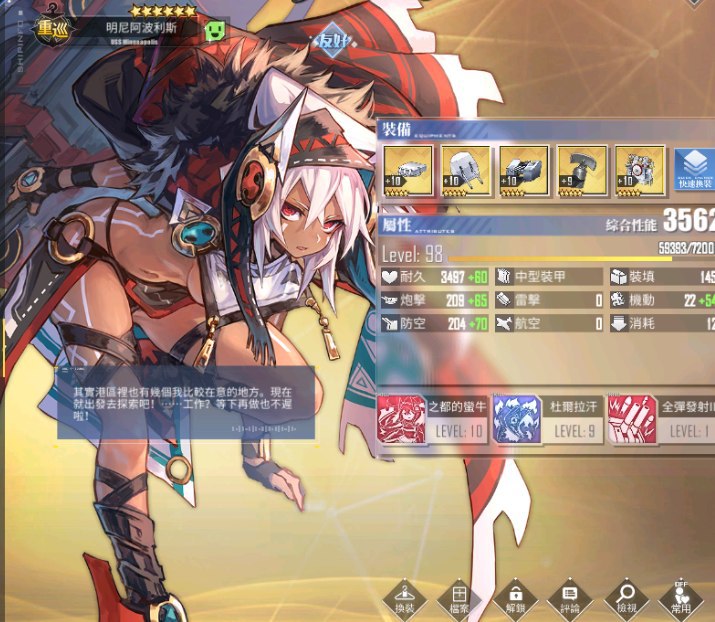Select the fifth equipment slot with gear device
Screen dimensions: 715x622
click(640, 170)
